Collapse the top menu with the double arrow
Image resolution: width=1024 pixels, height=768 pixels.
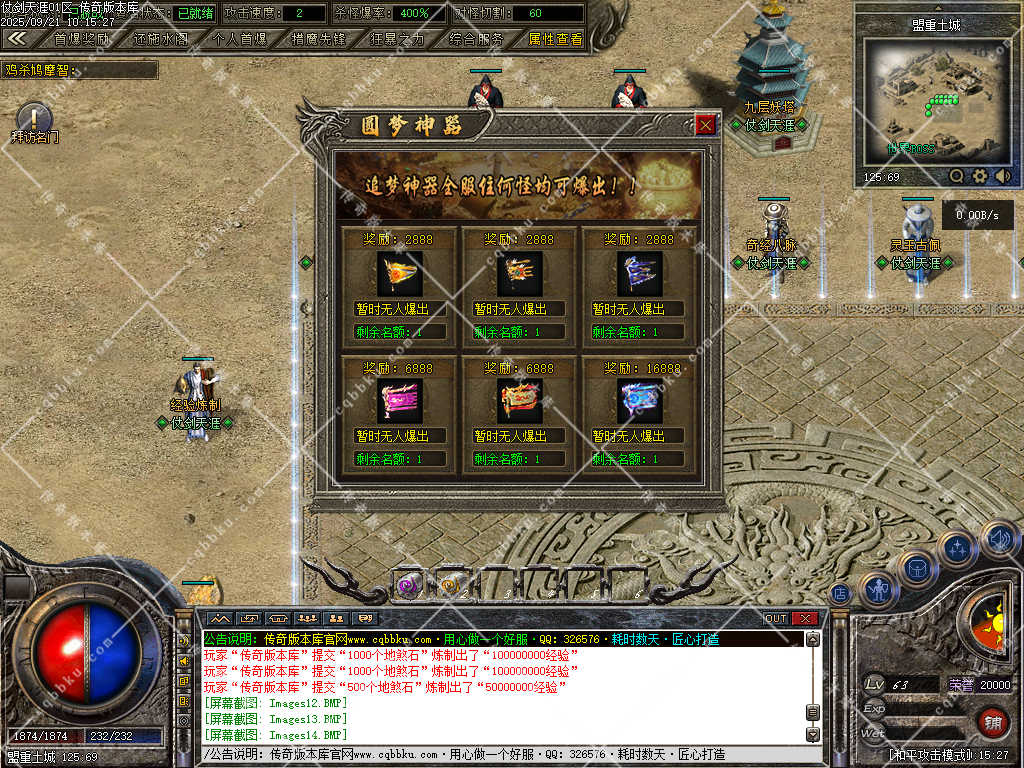[17, 39]
